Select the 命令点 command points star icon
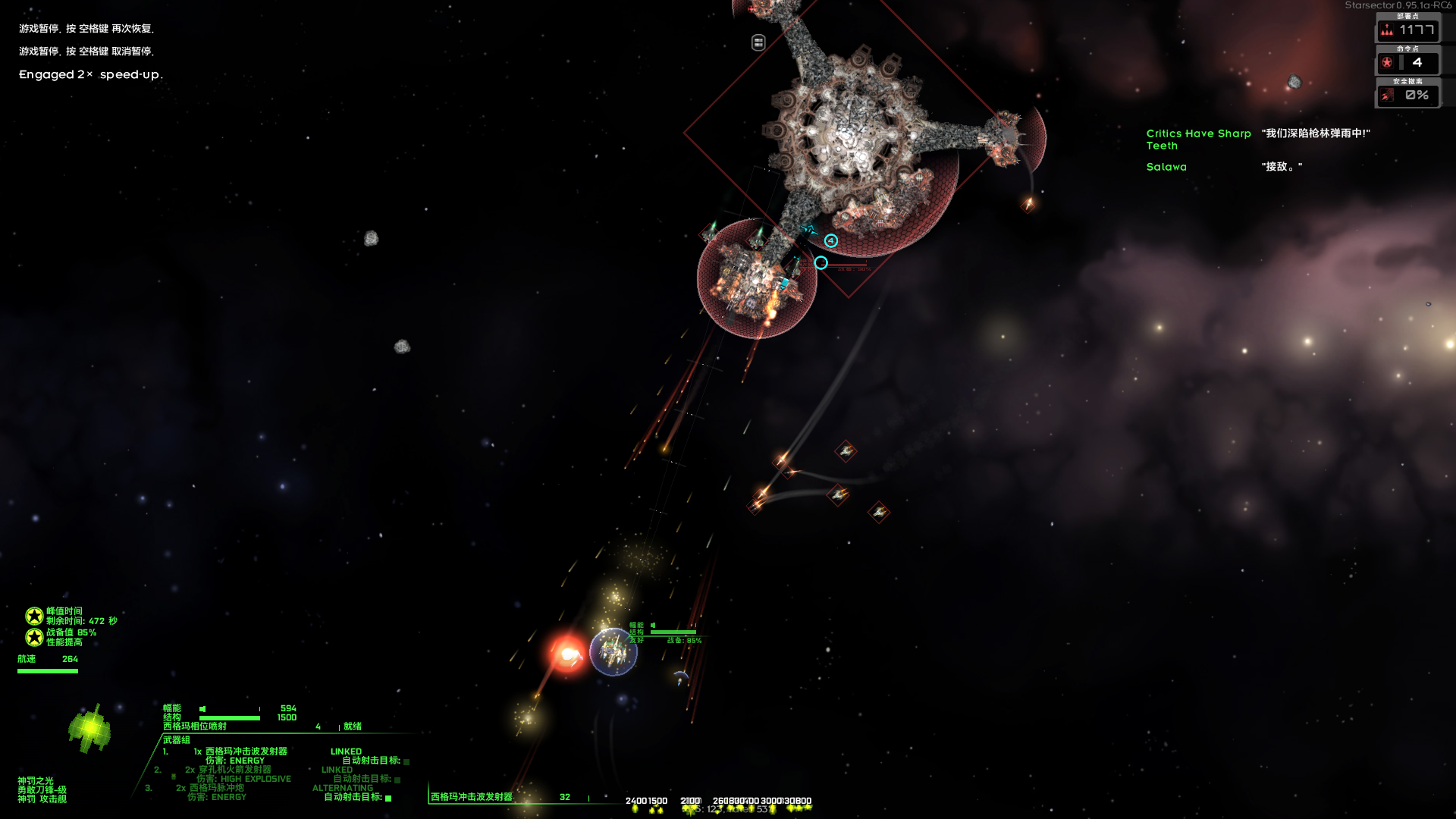 (1387, 64)
